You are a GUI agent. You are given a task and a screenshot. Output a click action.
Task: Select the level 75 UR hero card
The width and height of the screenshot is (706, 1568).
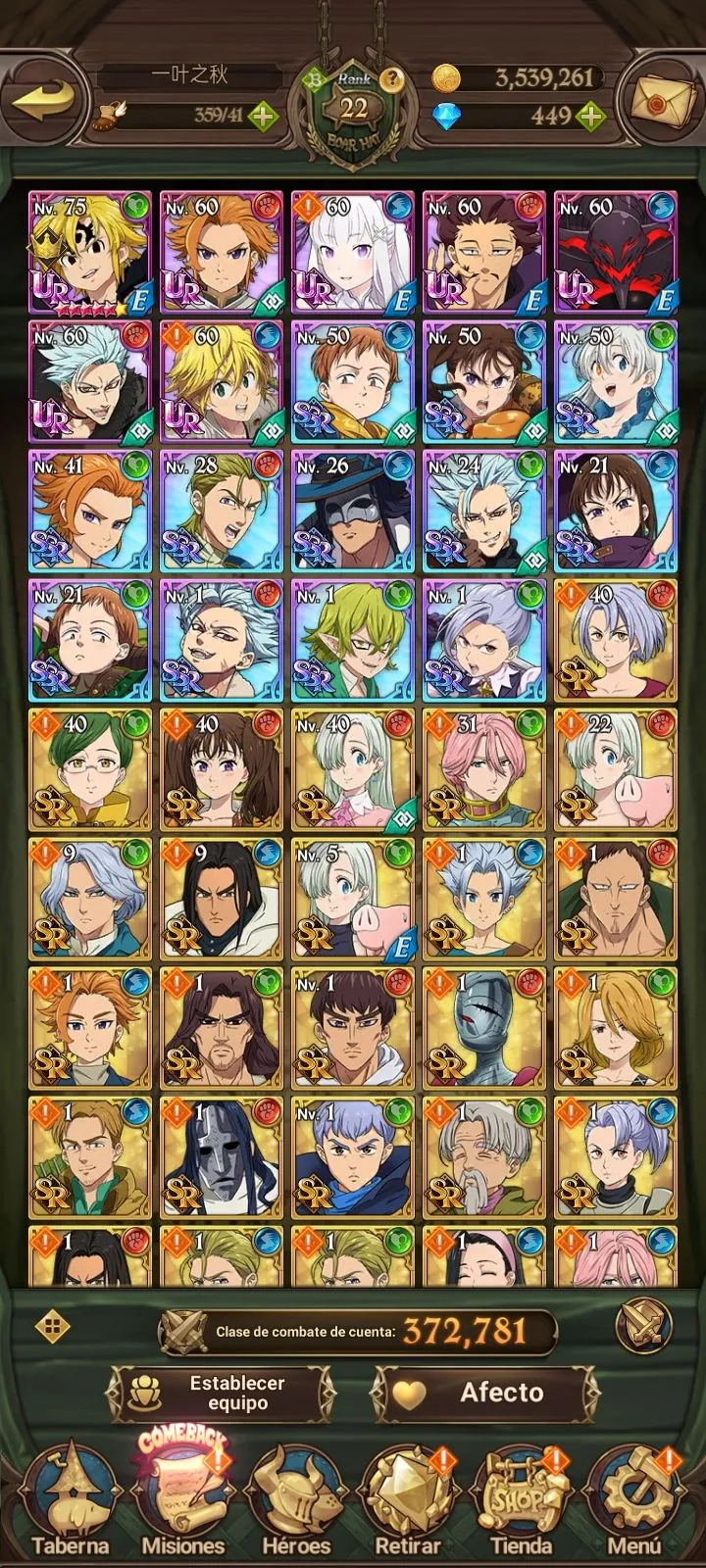tap(90, 252)
